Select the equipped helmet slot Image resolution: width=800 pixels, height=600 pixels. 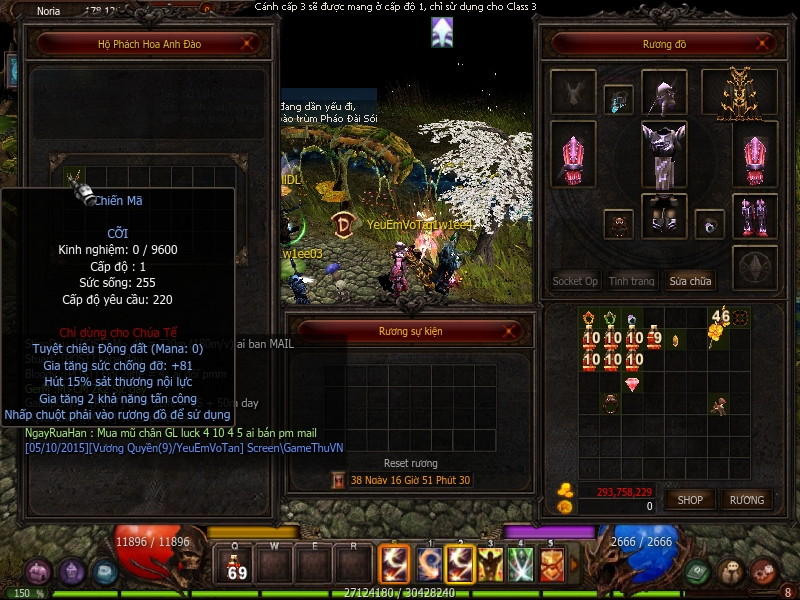click(x=663, y=93)
